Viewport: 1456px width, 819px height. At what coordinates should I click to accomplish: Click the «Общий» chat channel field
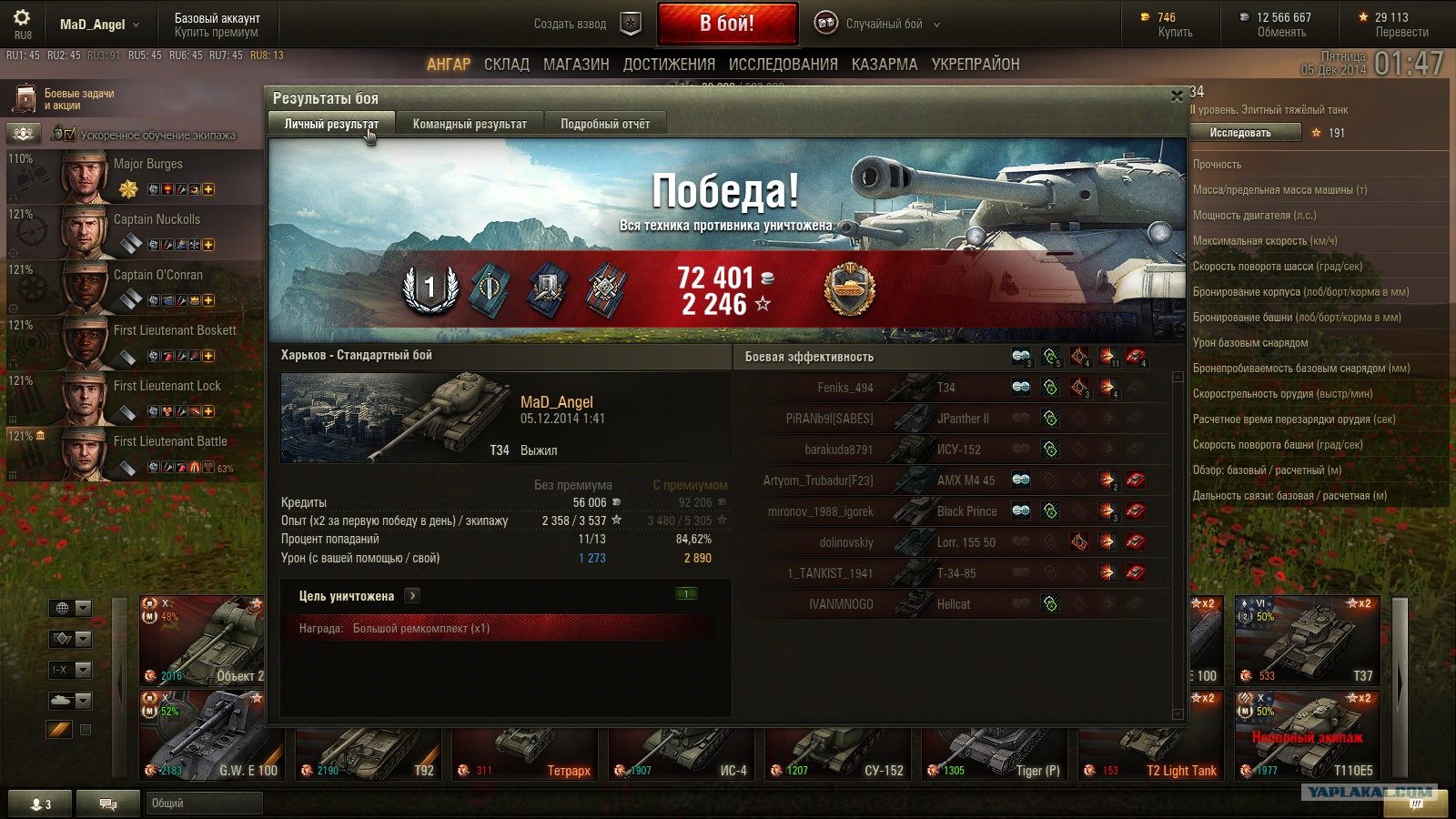pyautogui.click(x=204, y=804)
